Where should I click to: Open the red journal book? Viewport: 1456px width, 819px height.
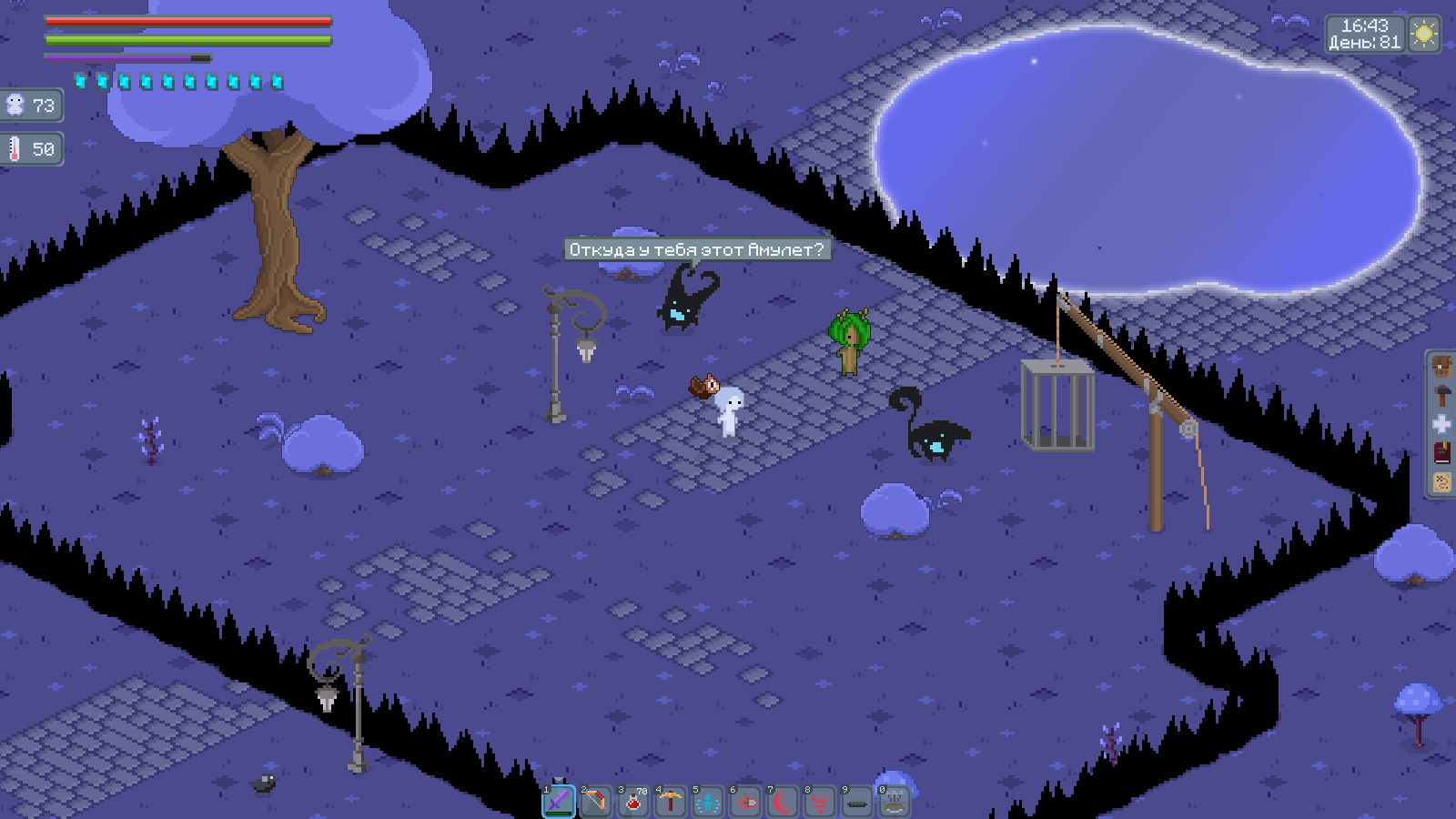tap(1442, 453)
